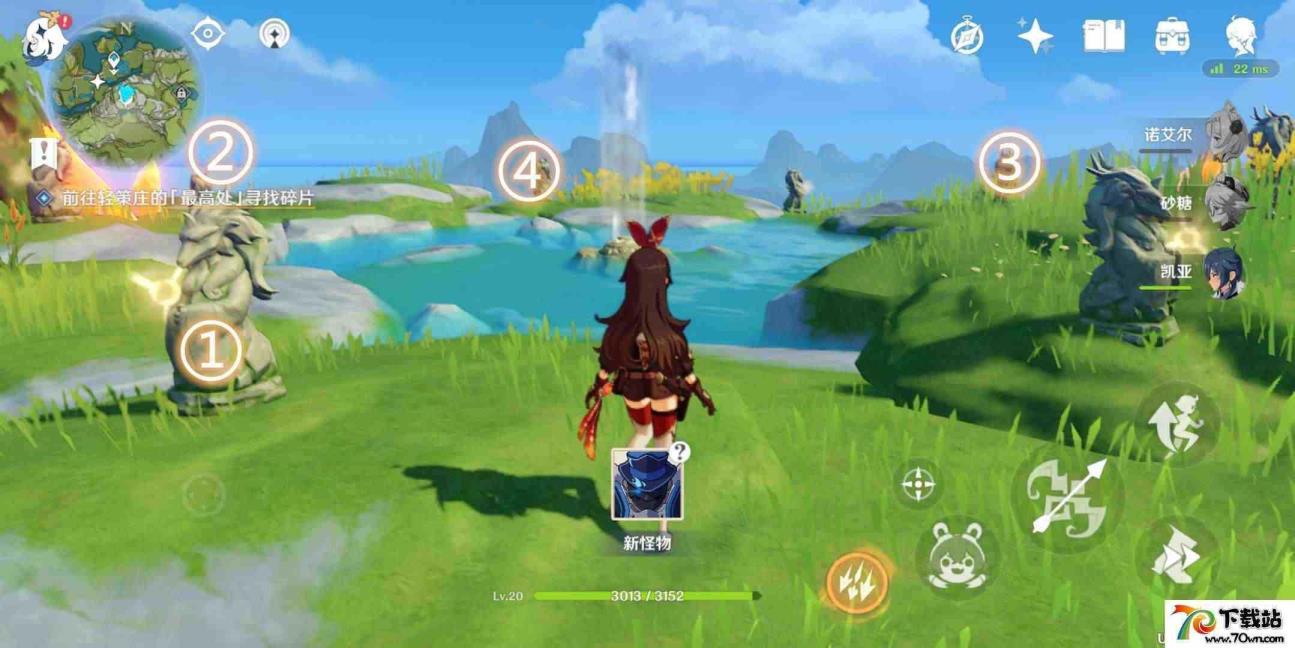Screen dimensions: 1295x648
Task: Use the Baron Bunny elemental skill
Action: (957, 555)
